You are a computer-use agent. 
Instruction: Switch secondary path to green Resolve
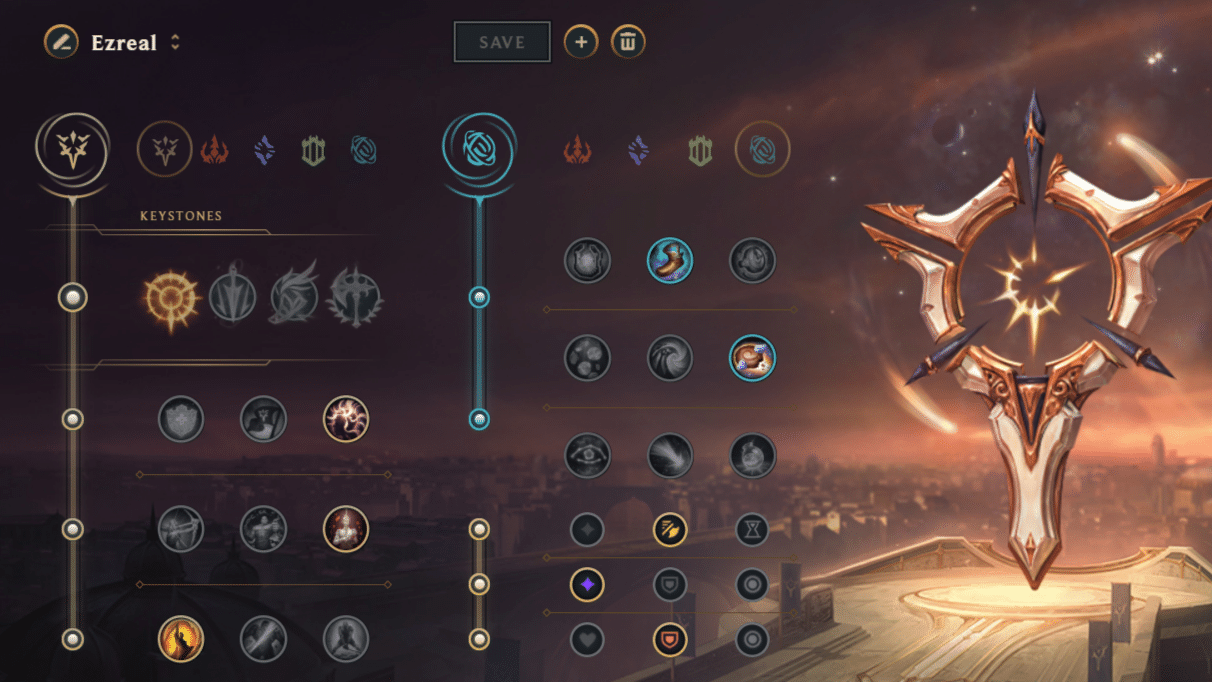(x=700, y=150)
